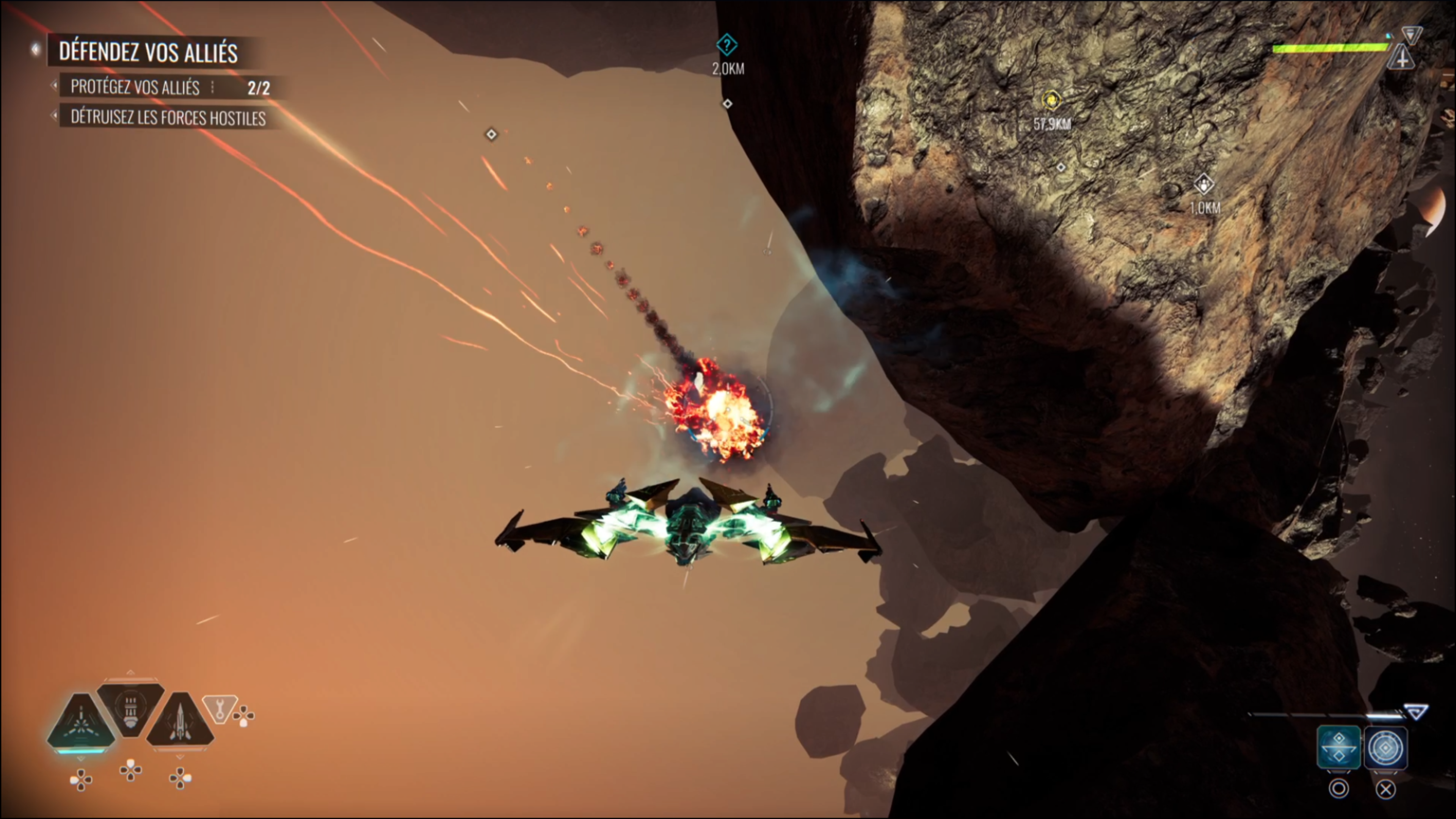Click the ship emblem beside the green bar
This screenshot has height=819, width=1456.
1402,58
